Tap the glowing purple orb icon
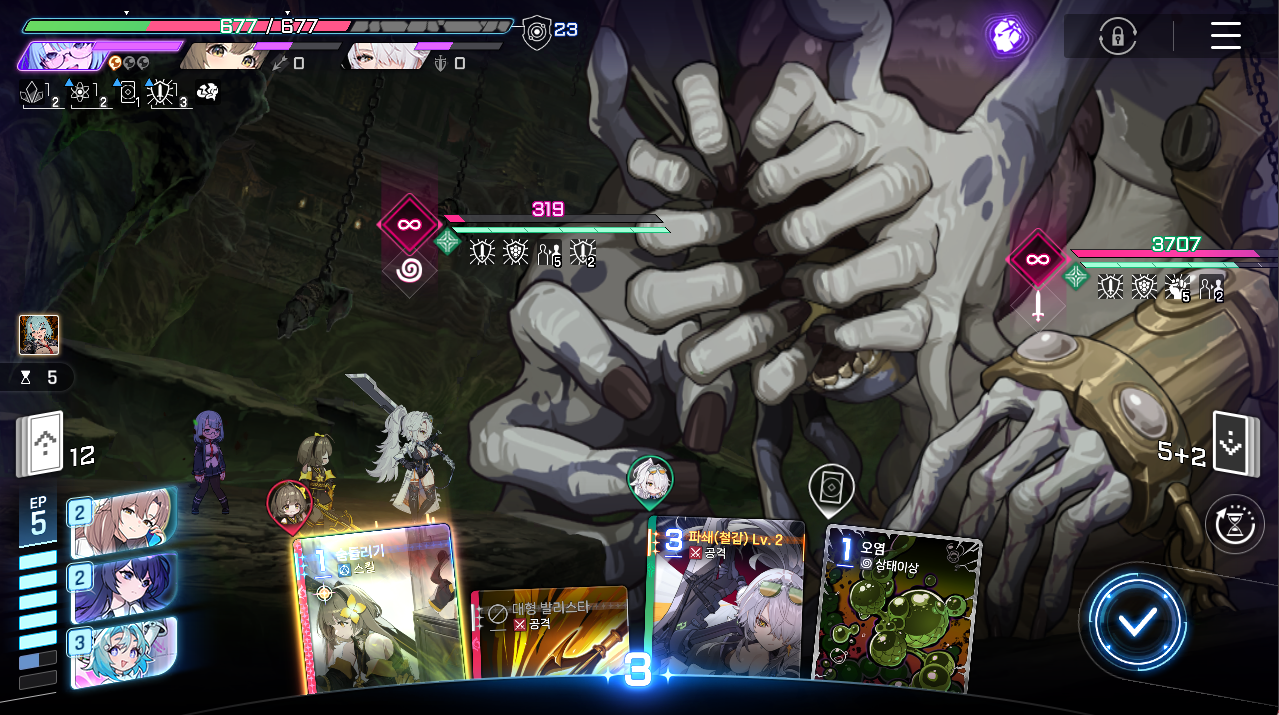Viewport: 1279px width, 715px height. coord(1007,36)
